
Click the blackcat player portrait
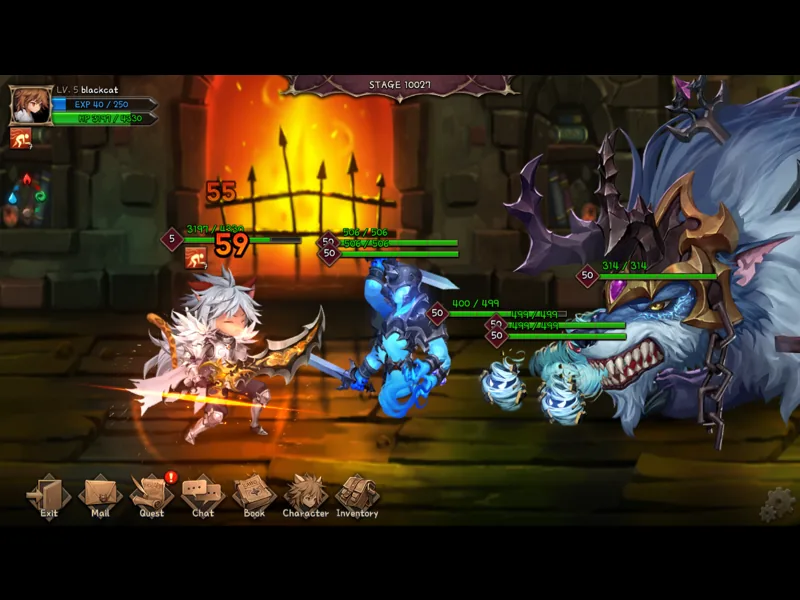[30, 105]
